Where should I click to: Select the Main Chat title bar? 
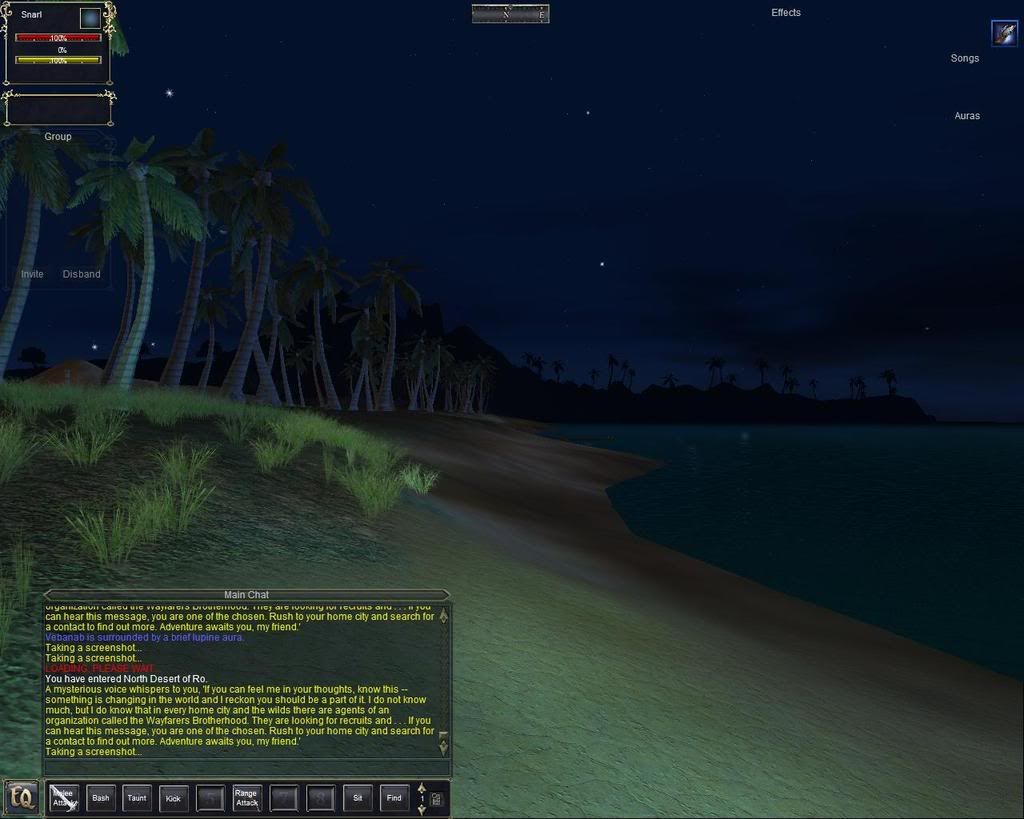pos(246,595)
